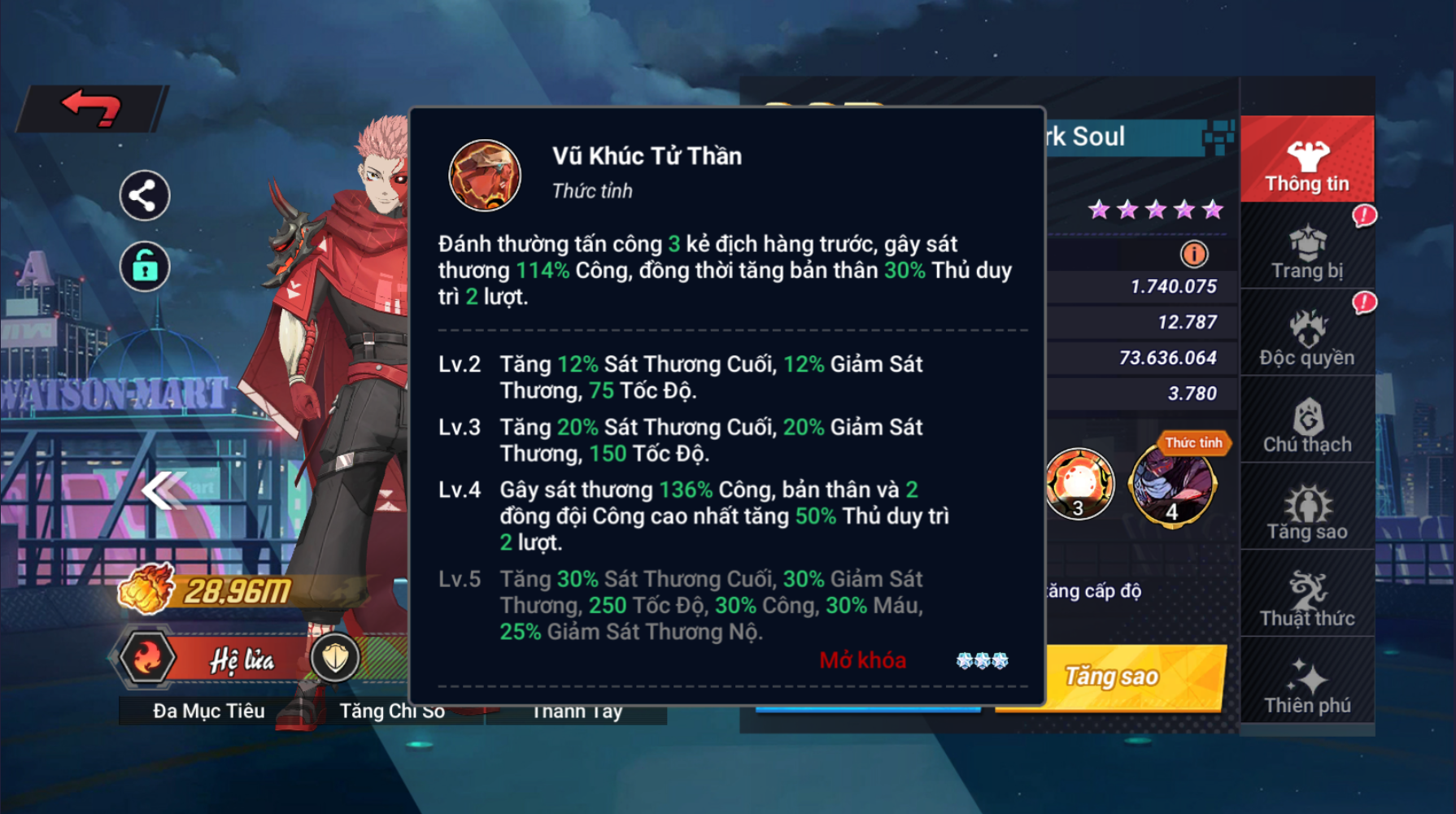The width and height of the screenshot is (1456, 814).
Task: Select the level 3 fire skill icon
Action: click(x=1079, y=485)
